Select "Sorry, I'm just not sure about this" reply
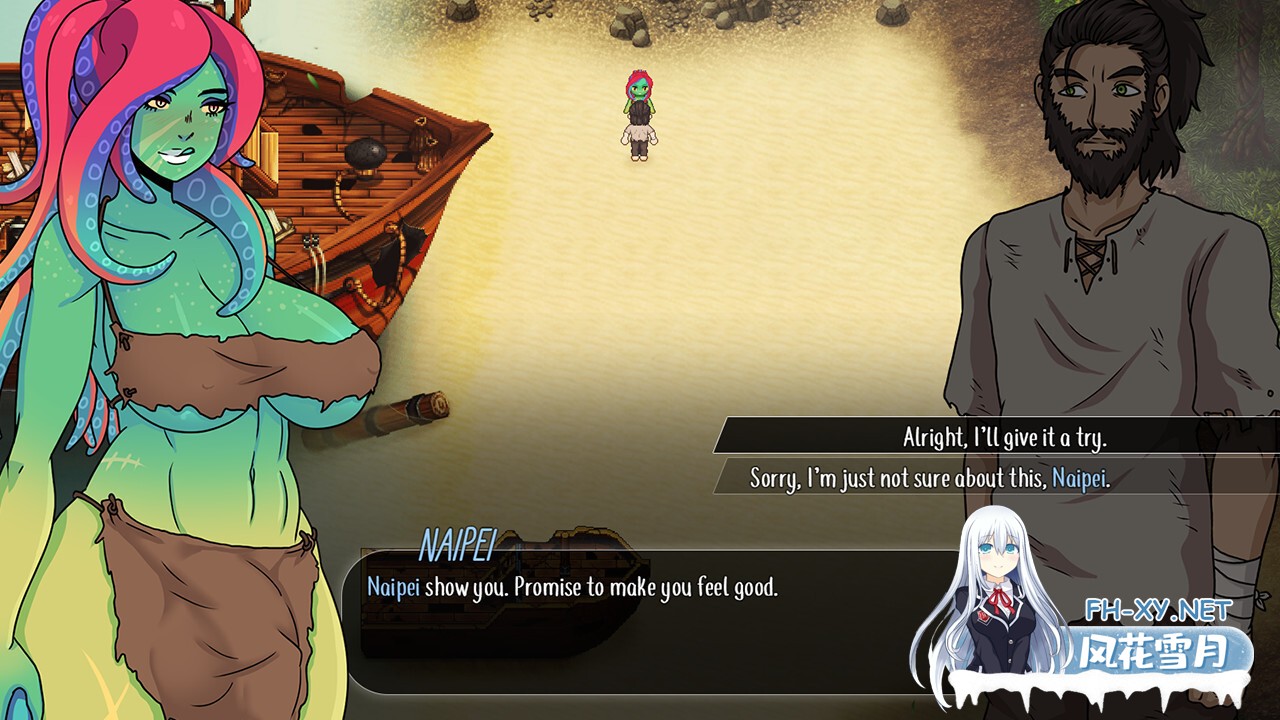1280x720 pixels. pos(930,478)
